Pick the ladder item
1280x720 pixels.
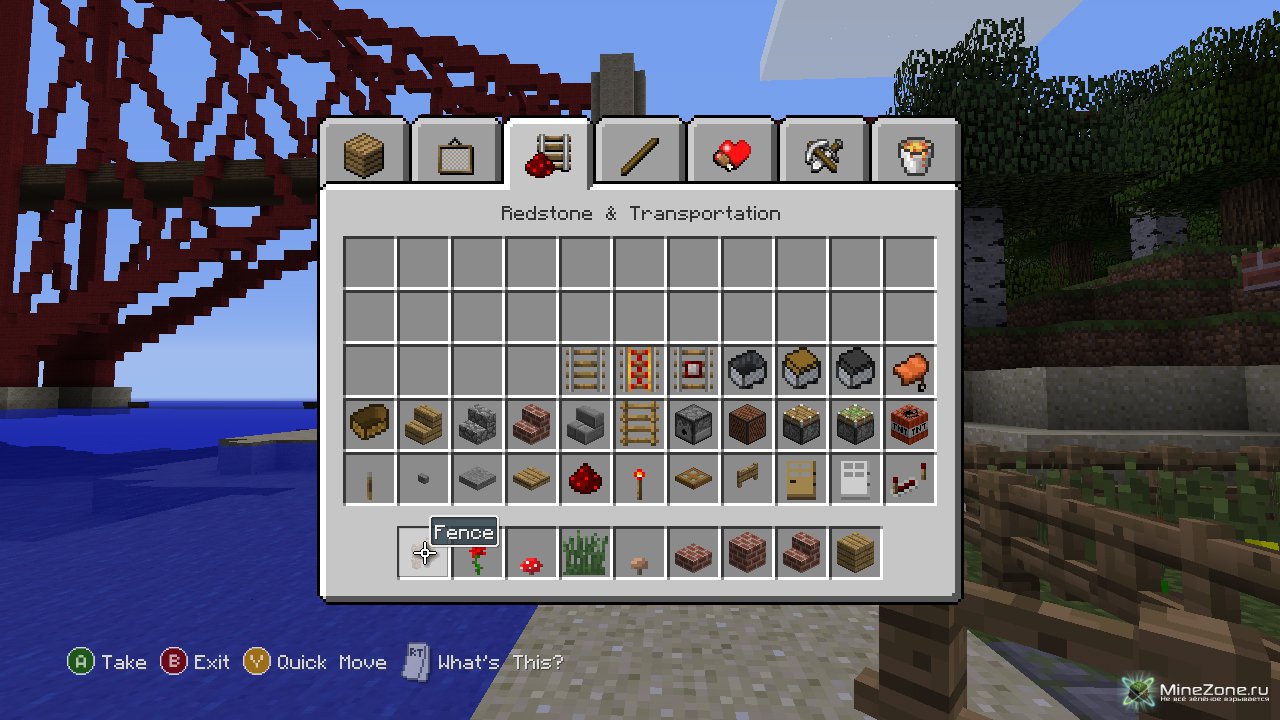pos(640,425)
